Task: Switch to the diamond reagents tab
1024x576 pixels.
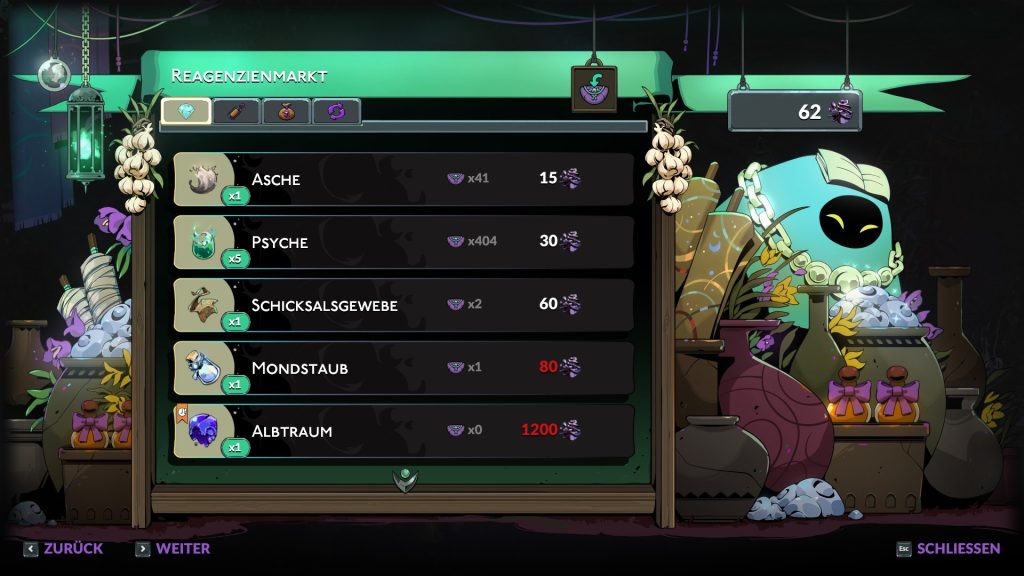Action: pyautogui.click(x=186, y=111)
